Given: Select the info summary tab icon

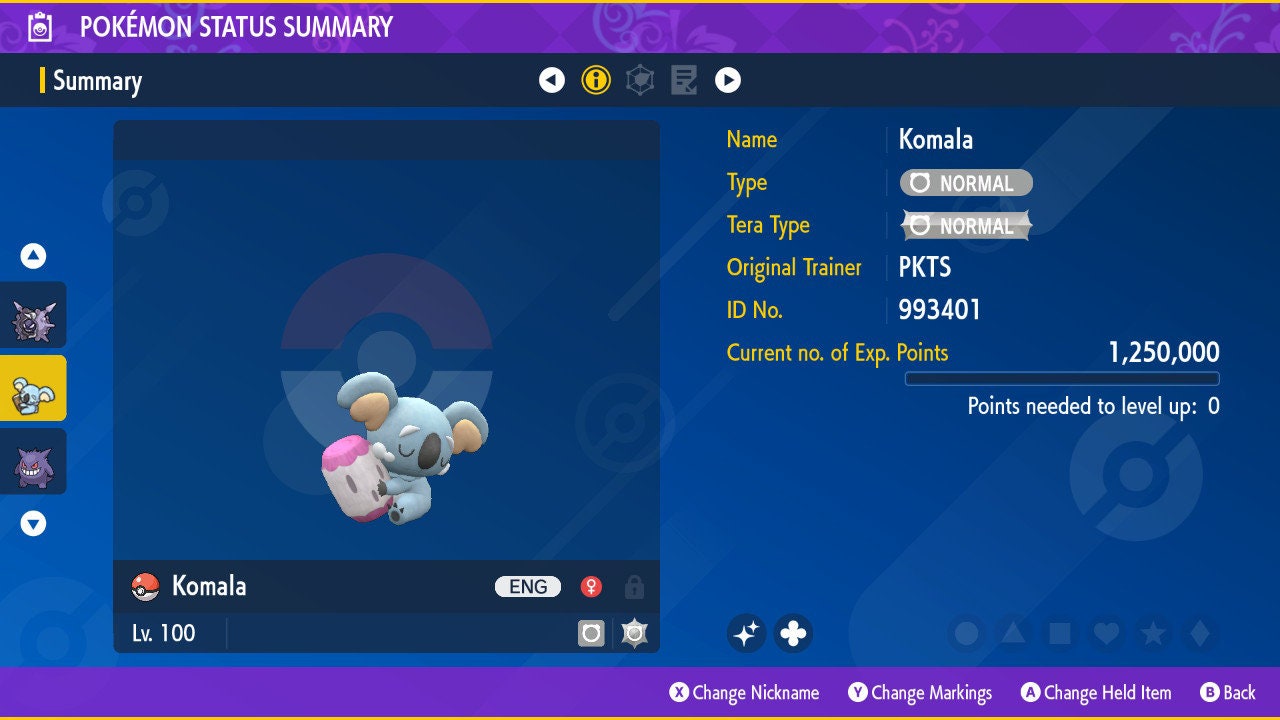Looking at the screenshot, I should 596,80.
